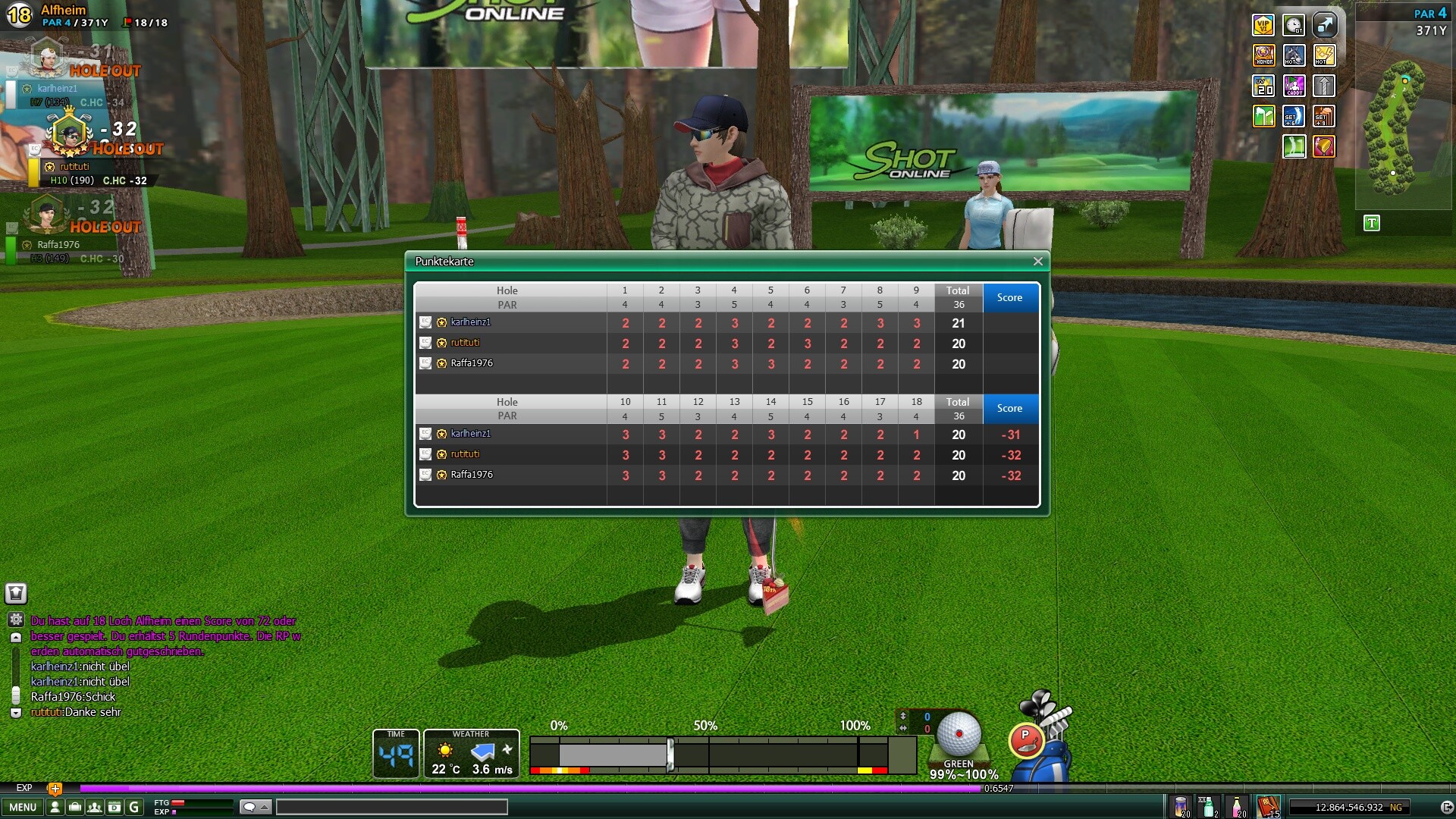Use the pink potion bottle item
The height and width of the screenshot is (819, 1456).
click(x=1237, y=806)
